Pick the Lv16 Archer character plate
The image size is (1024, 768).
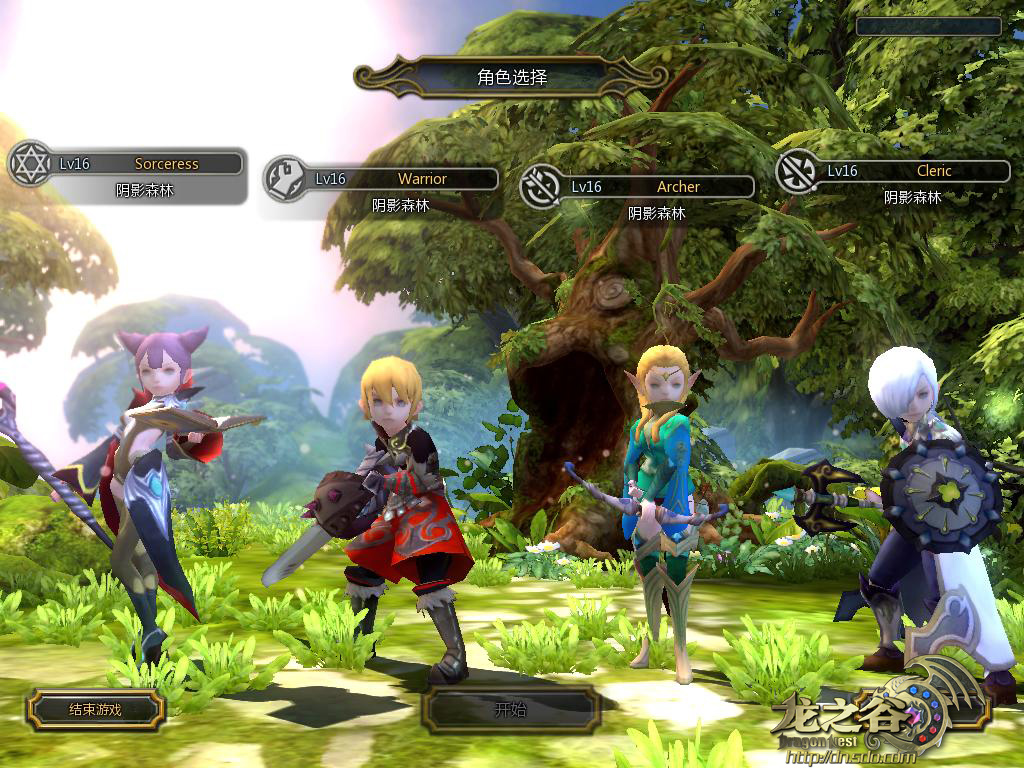click(659, 187)
